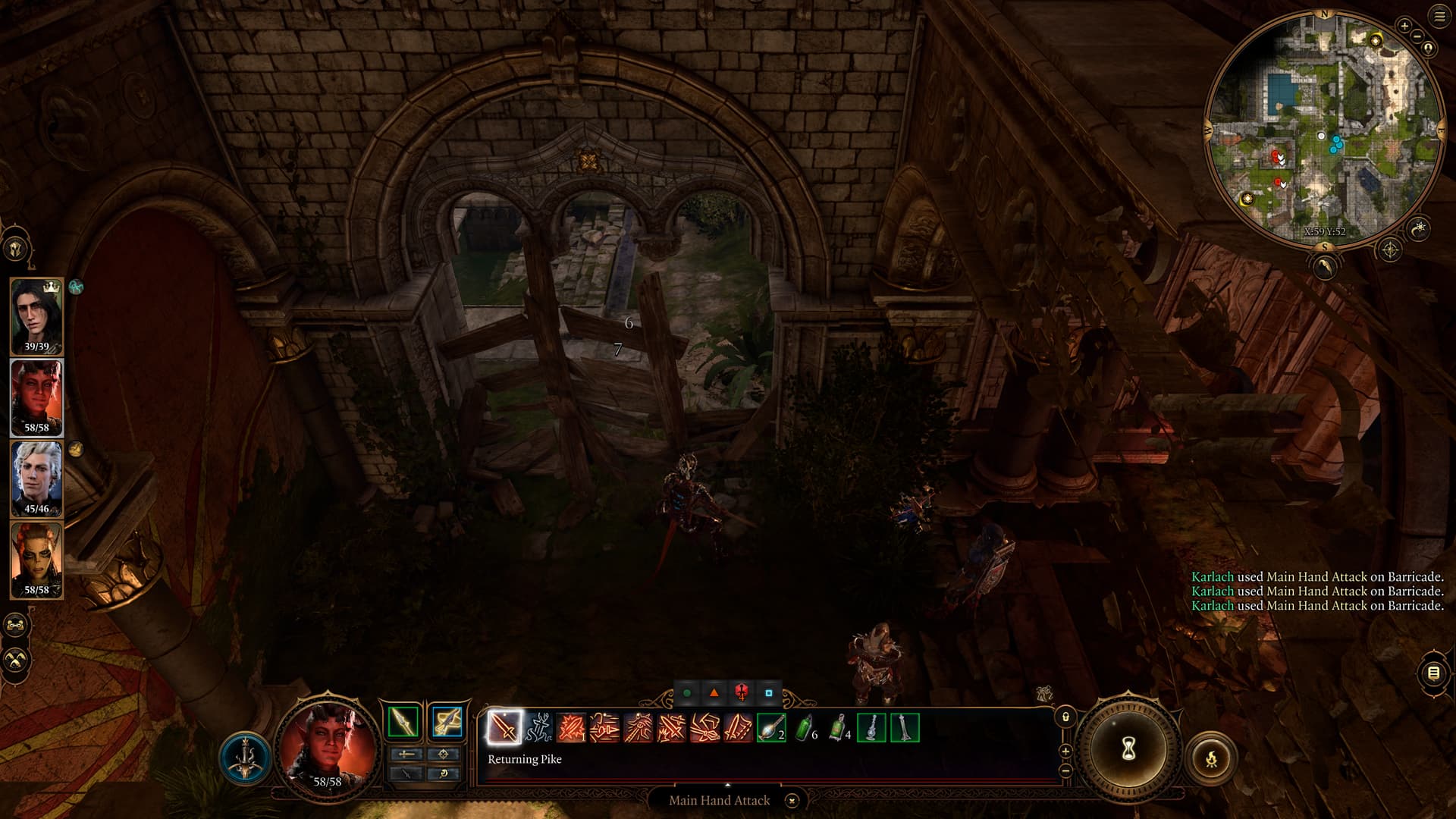The image size is (1456, 819).
Task: Zoom in the minimap
Action: (1404, 27)
